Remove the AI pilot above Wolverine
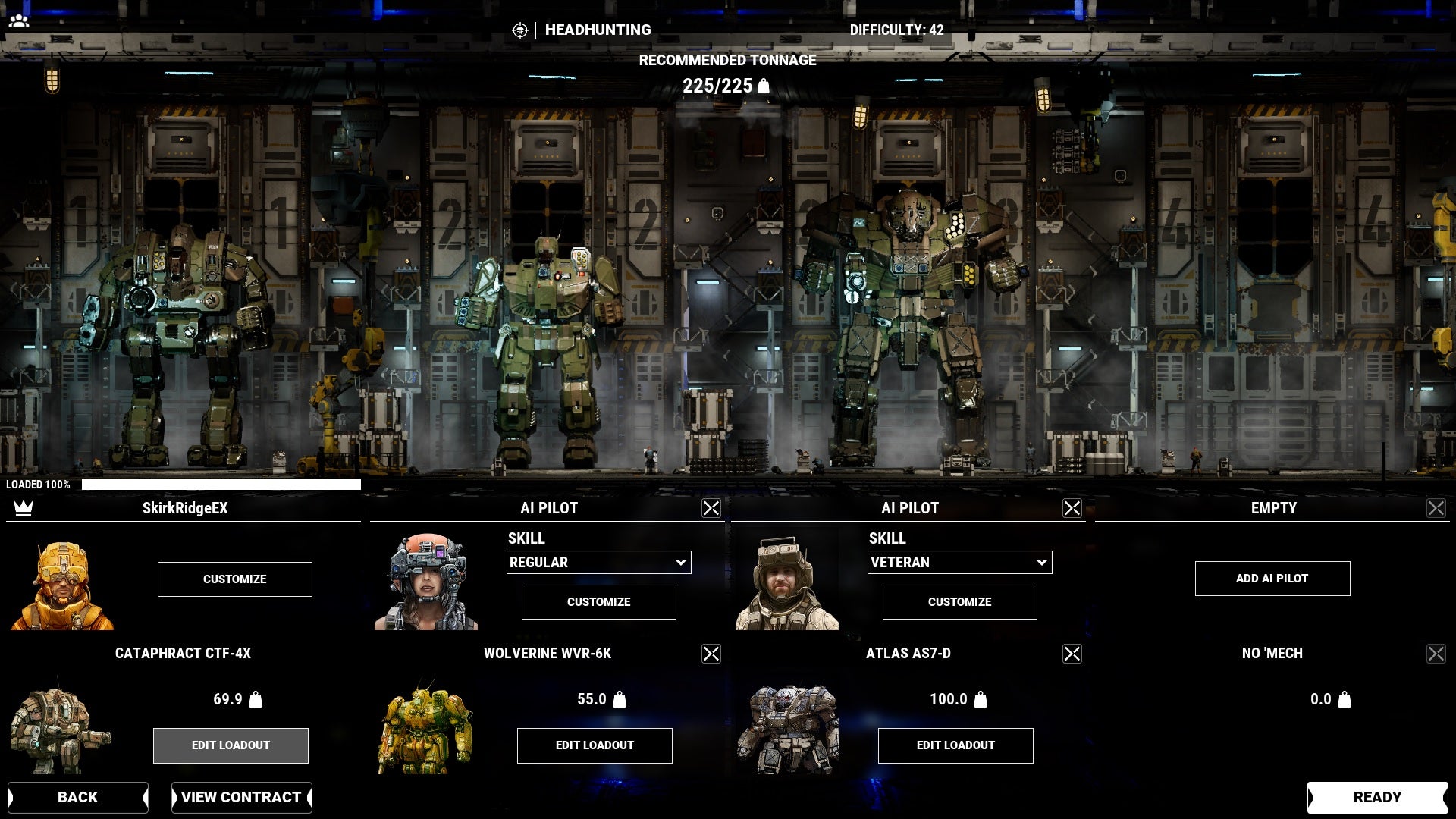The width and height of the screenshot is (1456, 819). click(711, 508)
